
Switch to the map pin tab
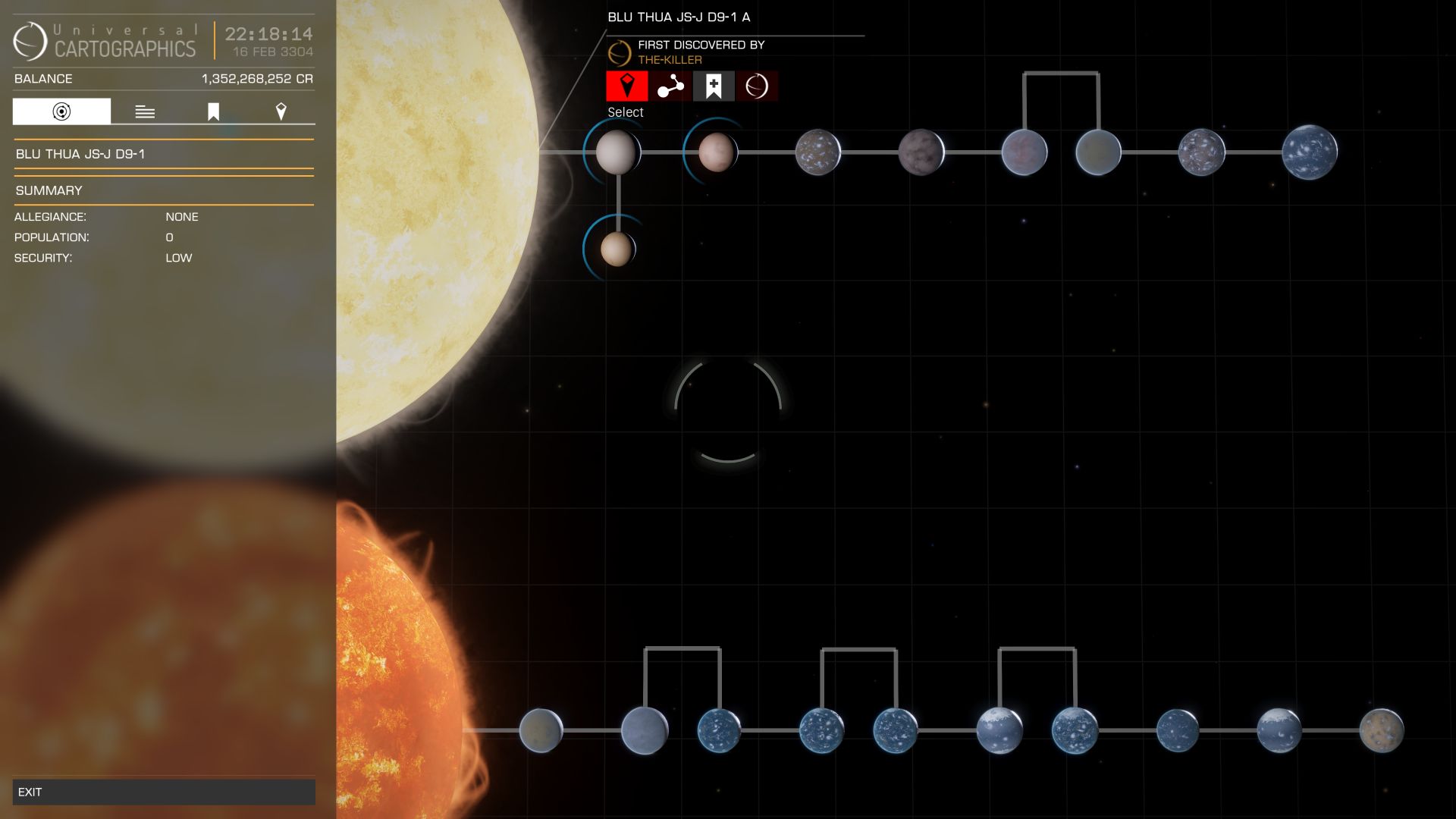281,111
